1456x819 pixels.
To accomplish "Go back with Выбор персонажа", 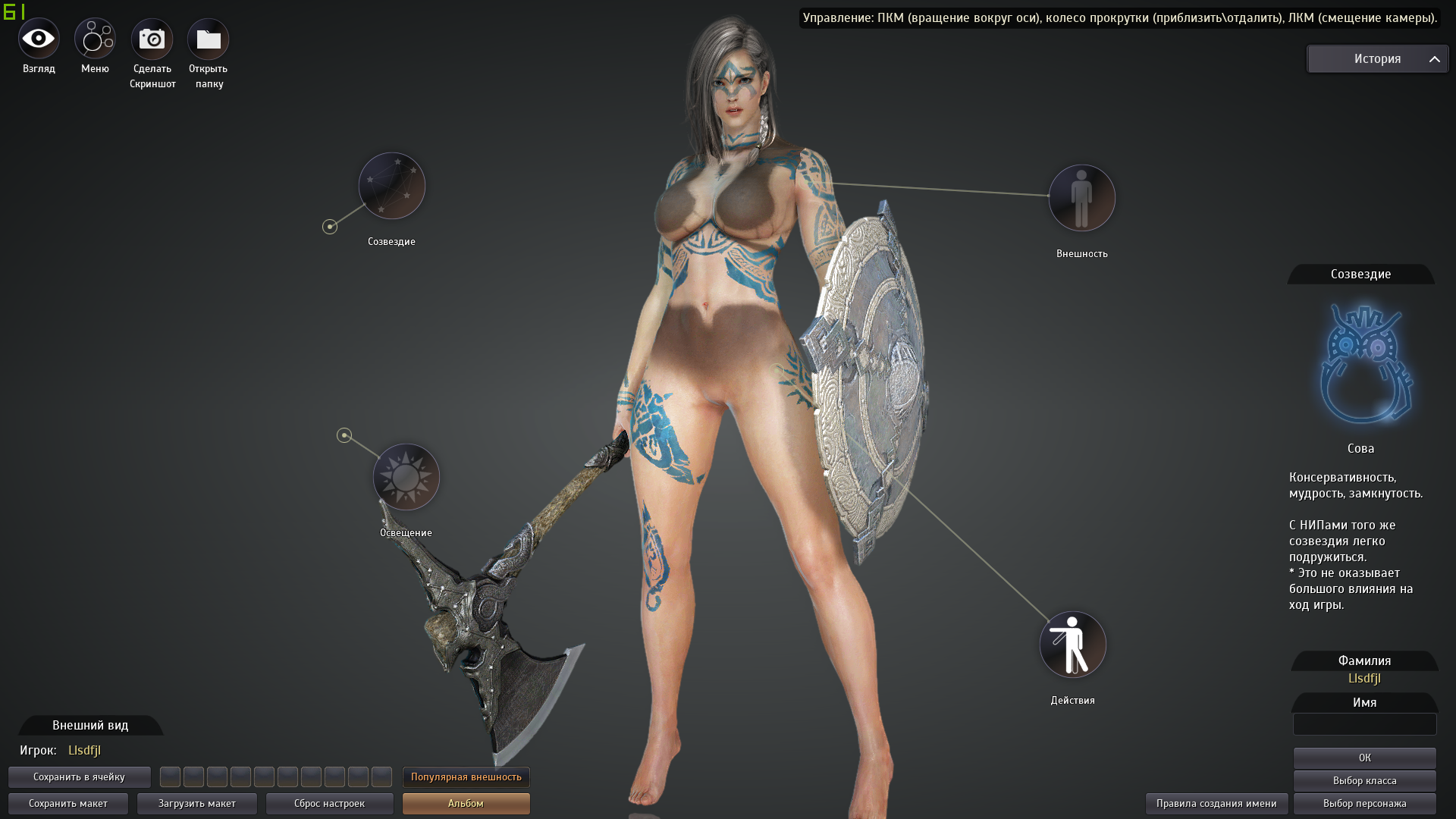I will [x=1364, y=803].
